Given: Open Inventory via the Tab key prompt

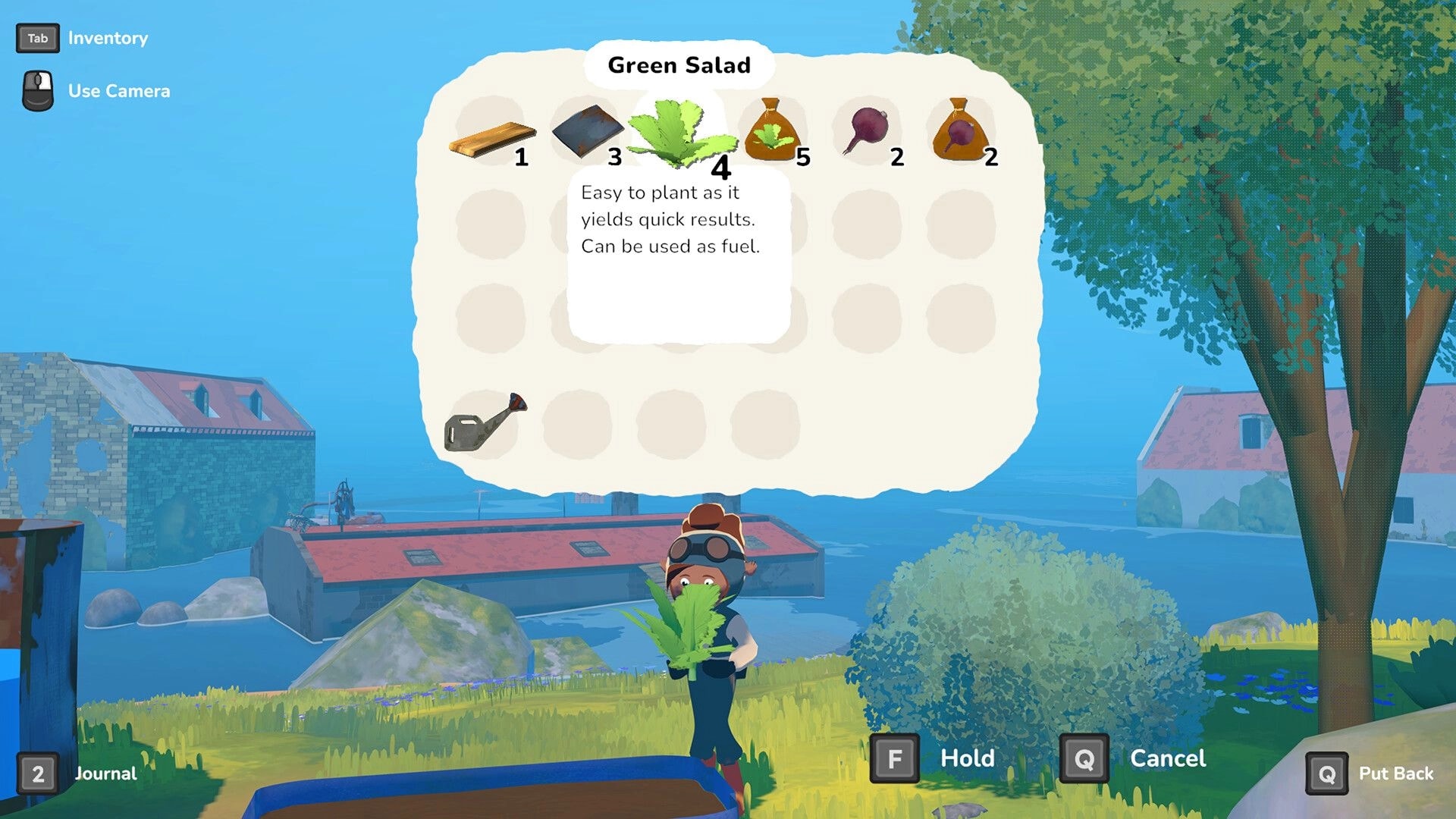Looking at the screenshot, I should pos(37,38).
